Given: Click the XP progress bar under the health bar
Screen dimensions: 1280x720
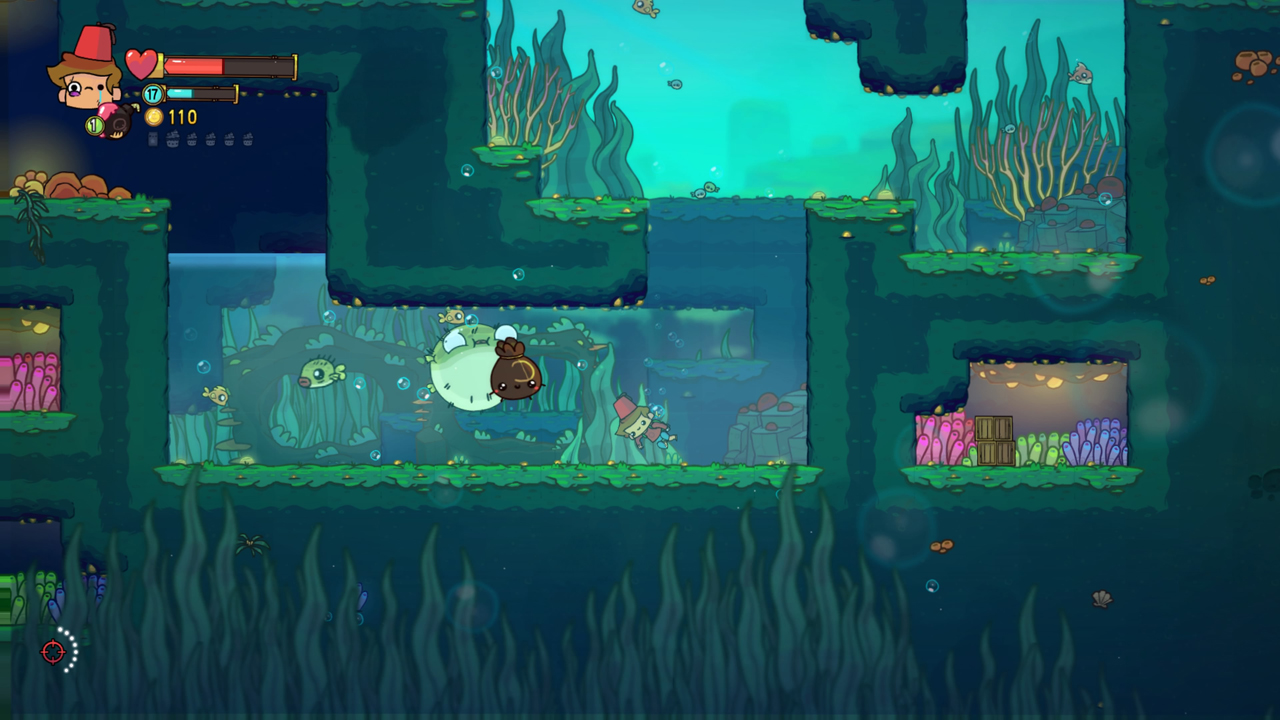Looking at the screenshot, I should [200, 93].
